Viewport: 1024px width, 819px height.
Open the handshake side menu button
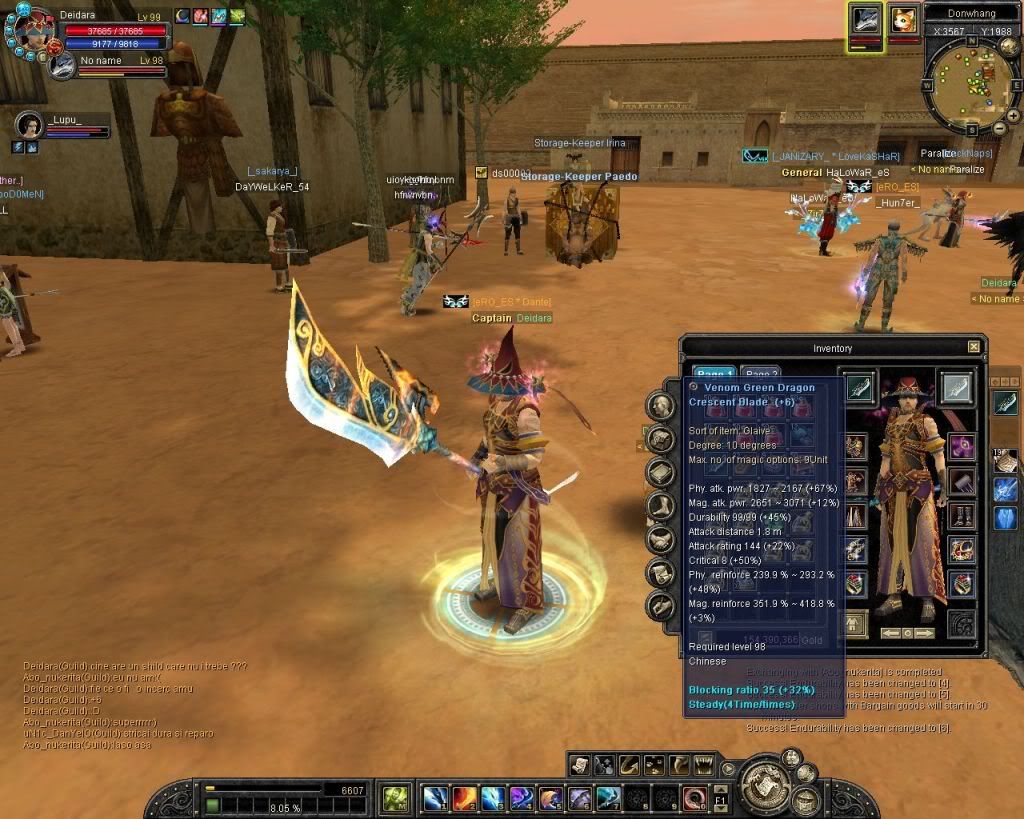coord(659,539)
